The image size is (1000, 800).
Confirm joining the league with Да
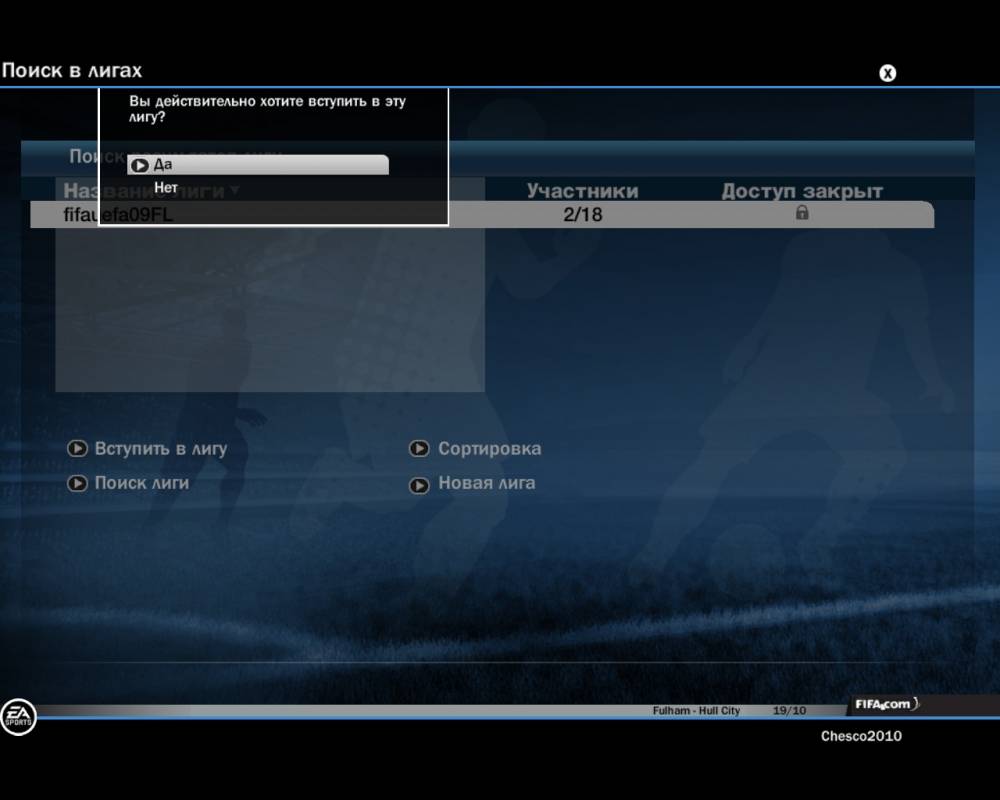coord(257,165)
